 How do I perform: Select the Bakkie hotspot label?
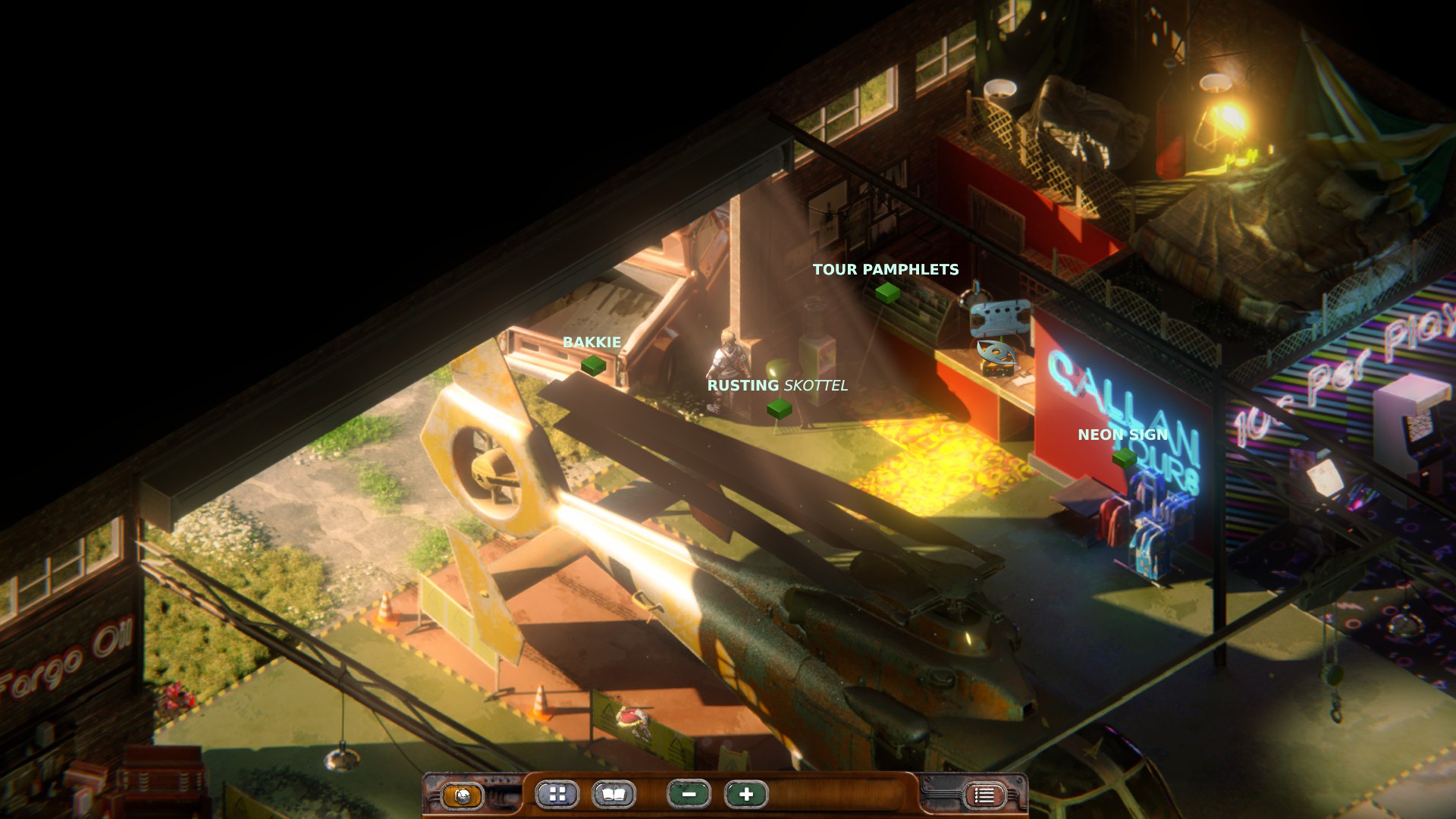(591, 343)
